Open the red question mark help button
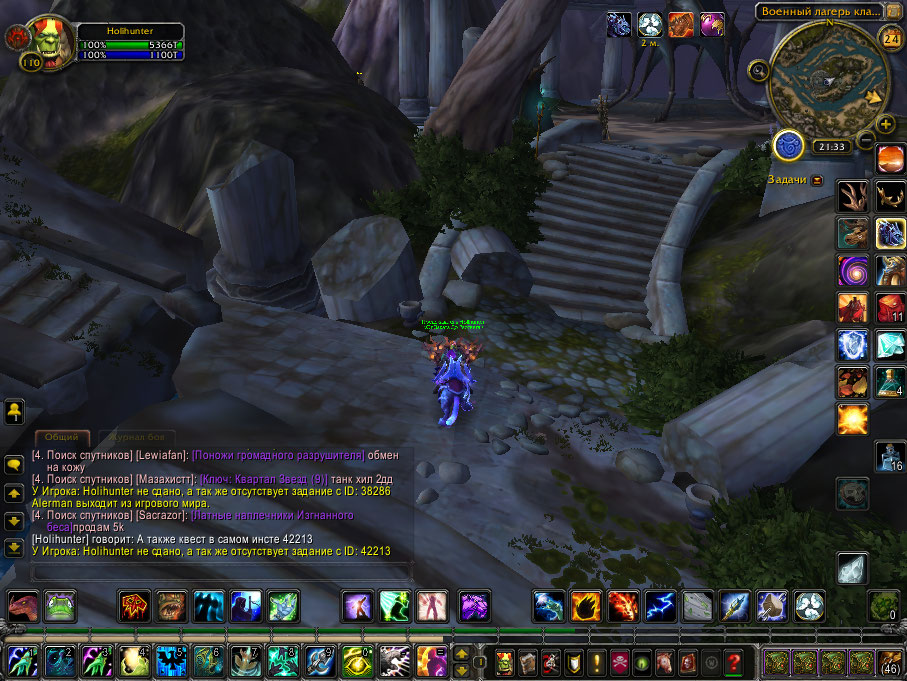Image resolution: width=907 pixels, height=681 pixels. click(735, 661)
